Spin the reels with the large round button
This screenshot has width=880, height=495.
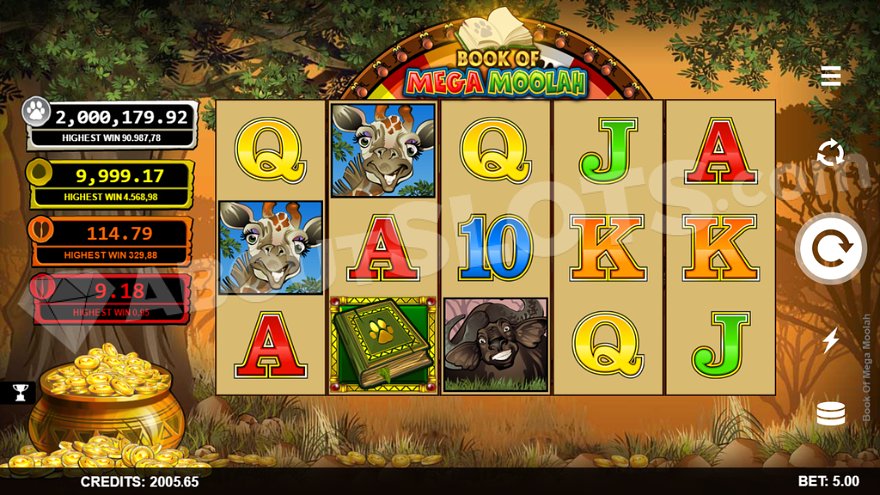click(830, 249)
